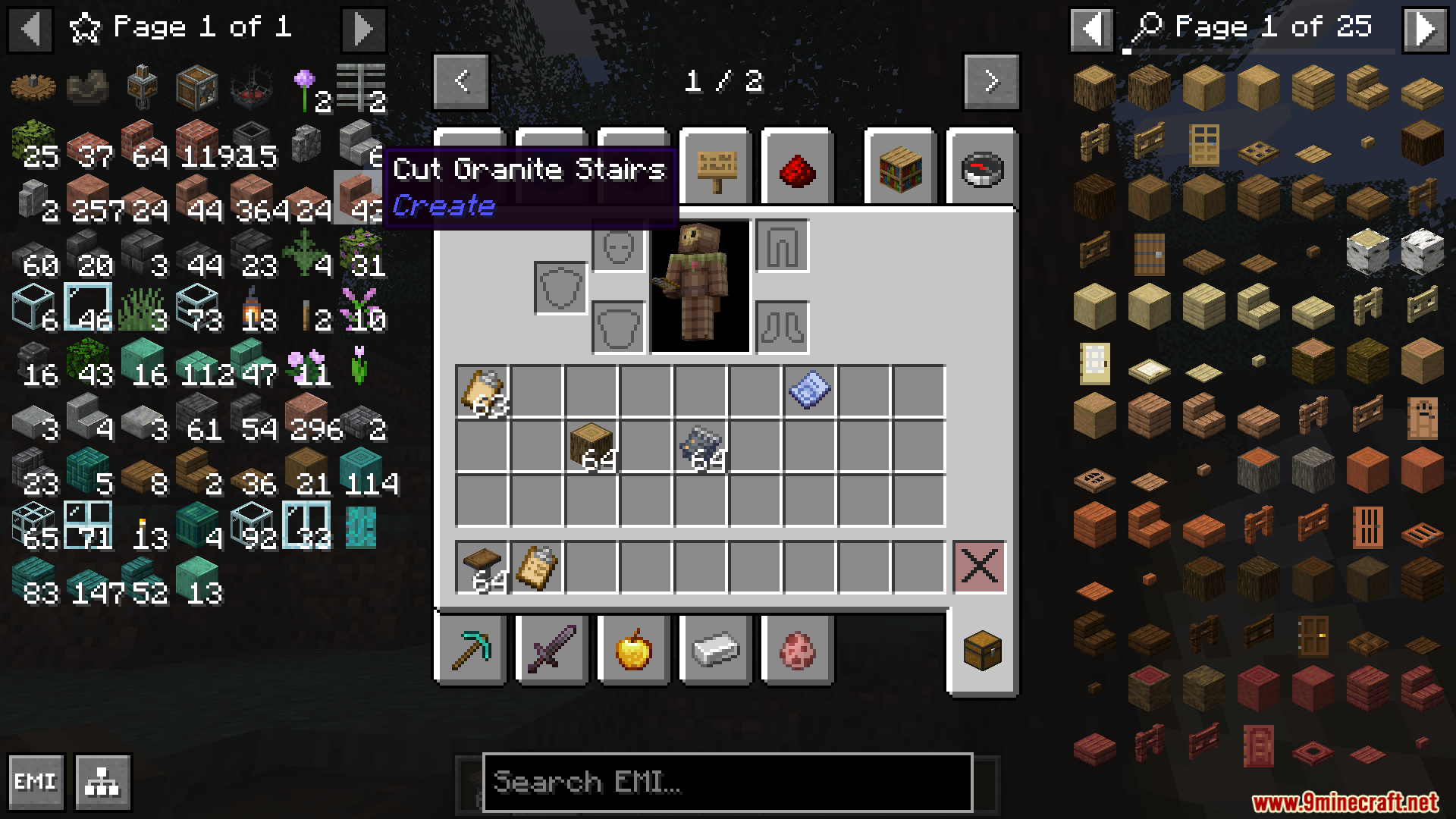Open the recipe tree button
The height and width of the screenshot is (819, 1456).
point(103,782)
